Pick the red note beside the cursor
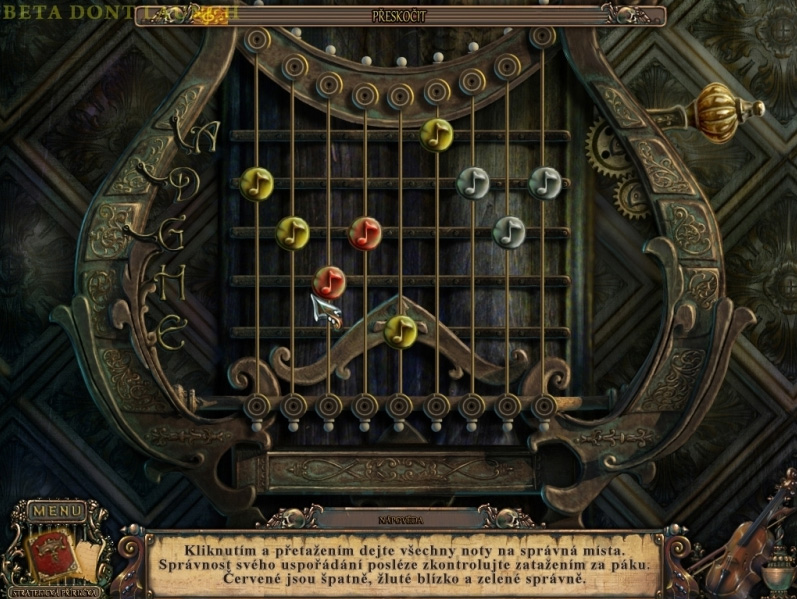Image resolution: width=797 pixels, height=599 pixels. (329, 281)
